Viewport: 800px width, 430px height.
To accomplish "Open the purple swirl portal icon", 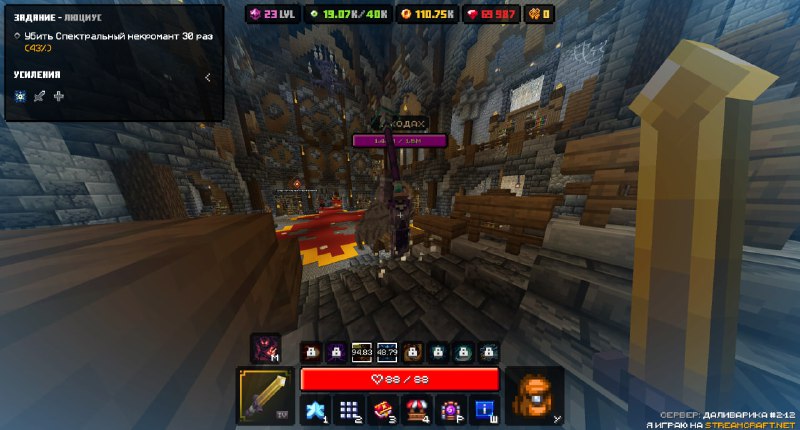I will click(x=450, y=408).
